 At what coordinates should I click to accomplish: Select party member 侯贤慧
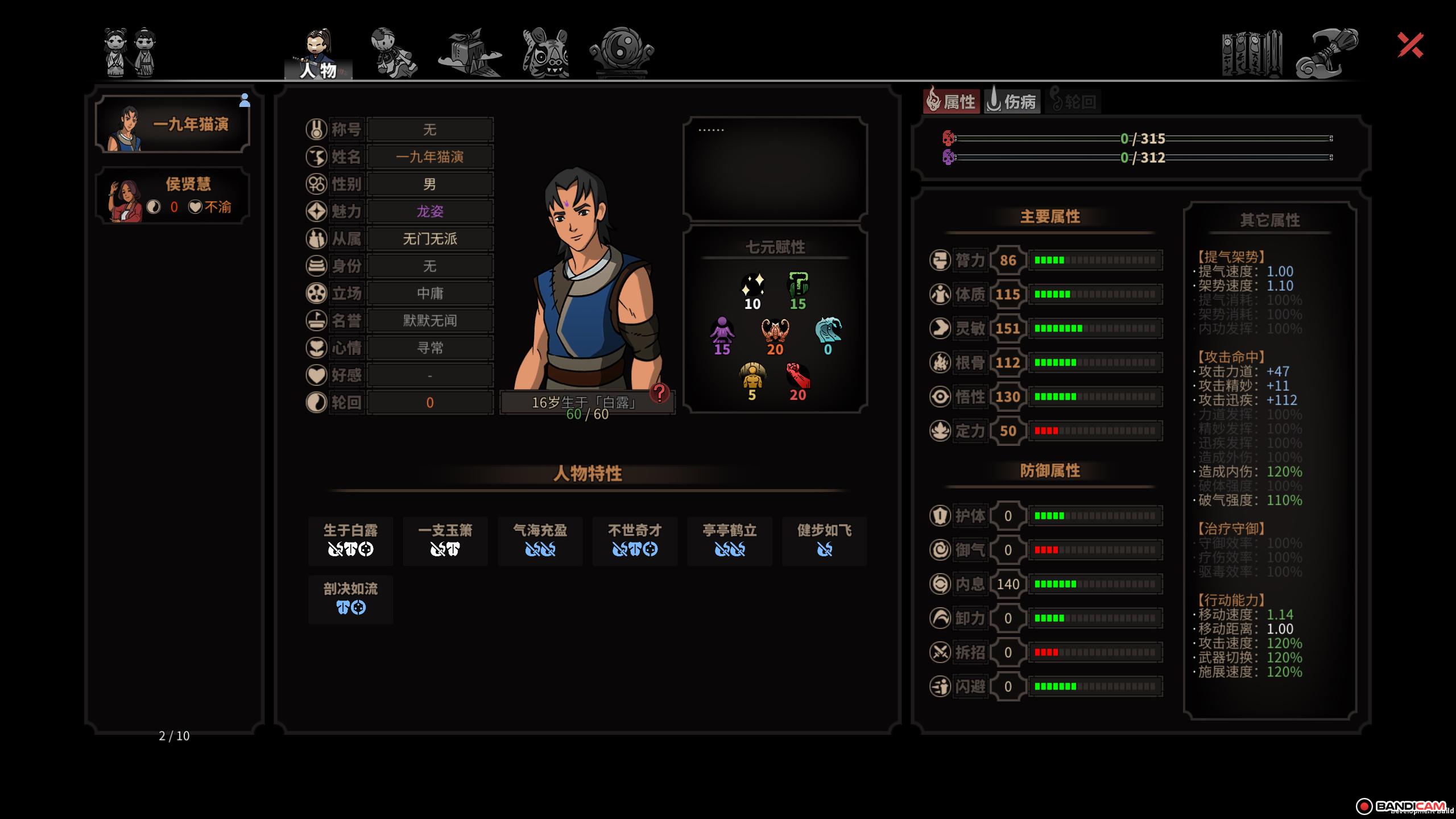(173, 196)
